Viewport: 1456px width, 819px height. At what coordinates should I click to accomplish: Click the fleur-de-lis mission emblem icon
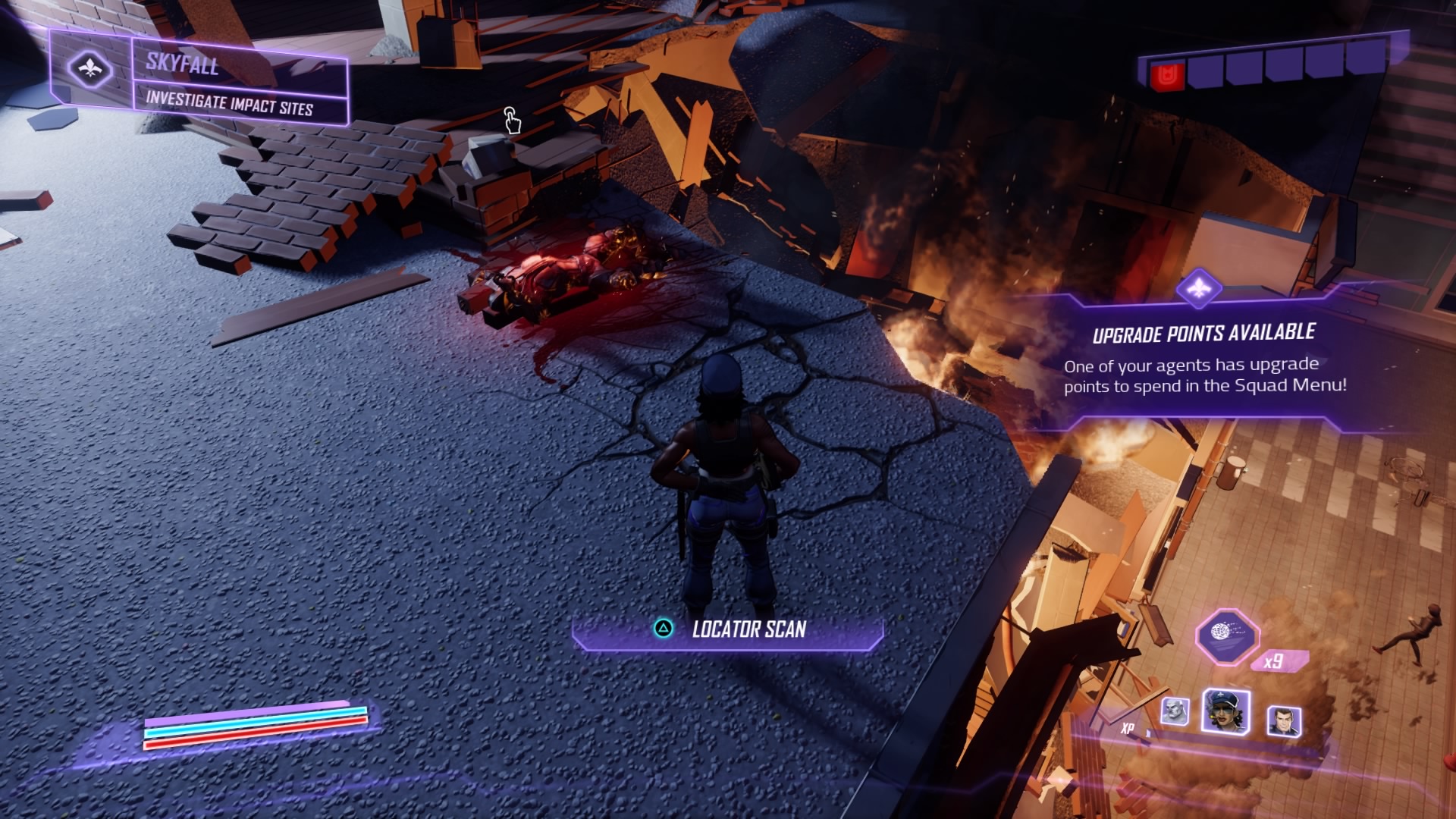91,69
